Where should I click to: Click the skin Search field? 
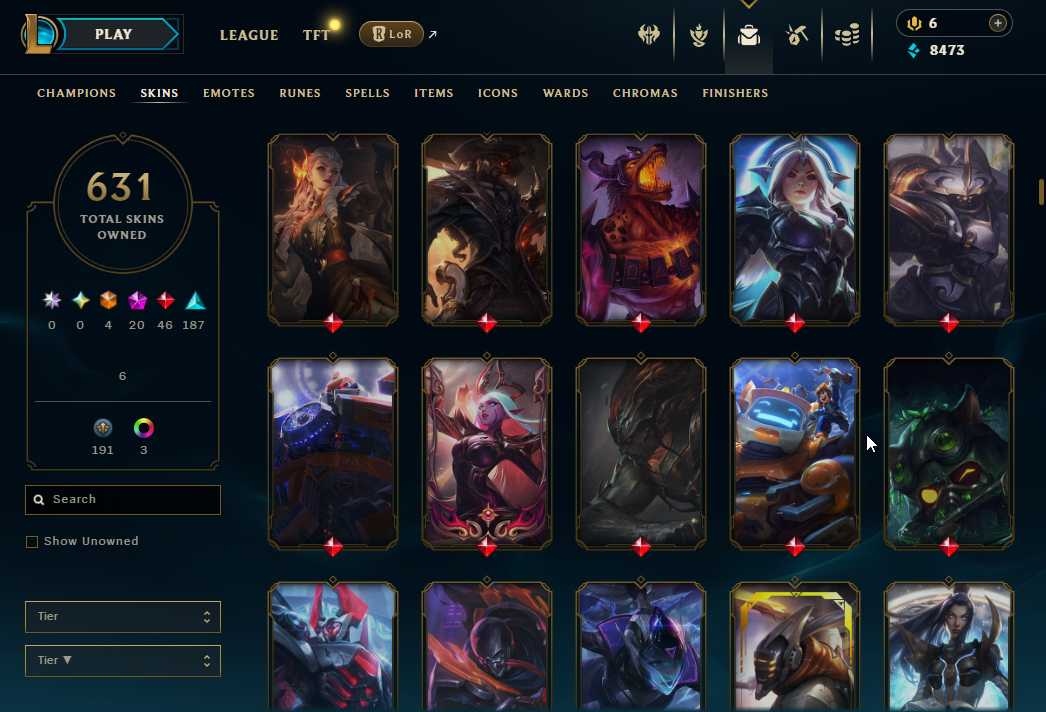[123, 500]
